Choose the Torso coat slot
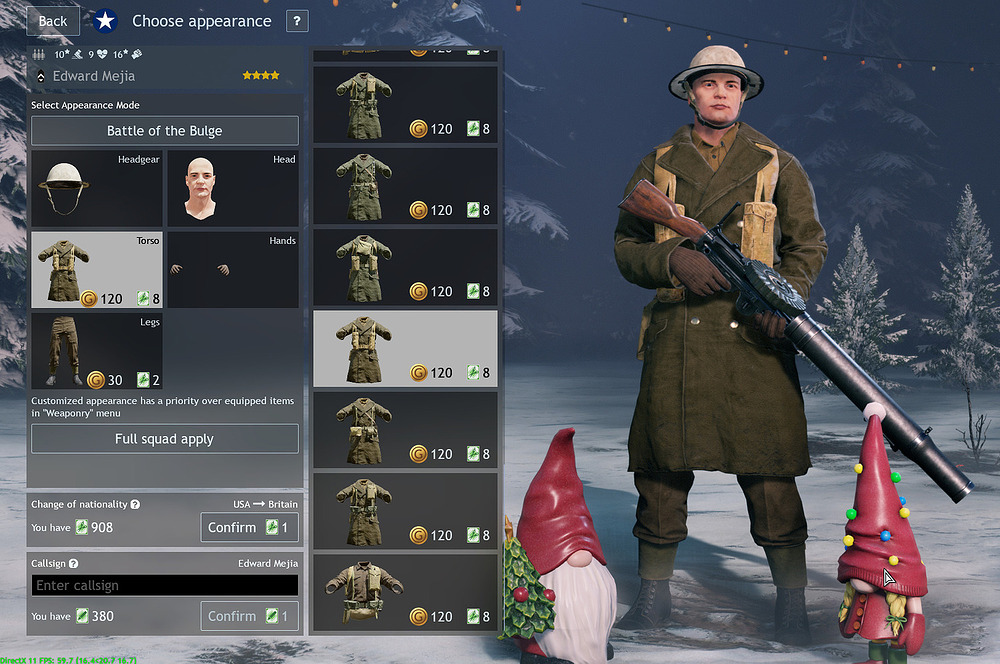 [96, 270]
